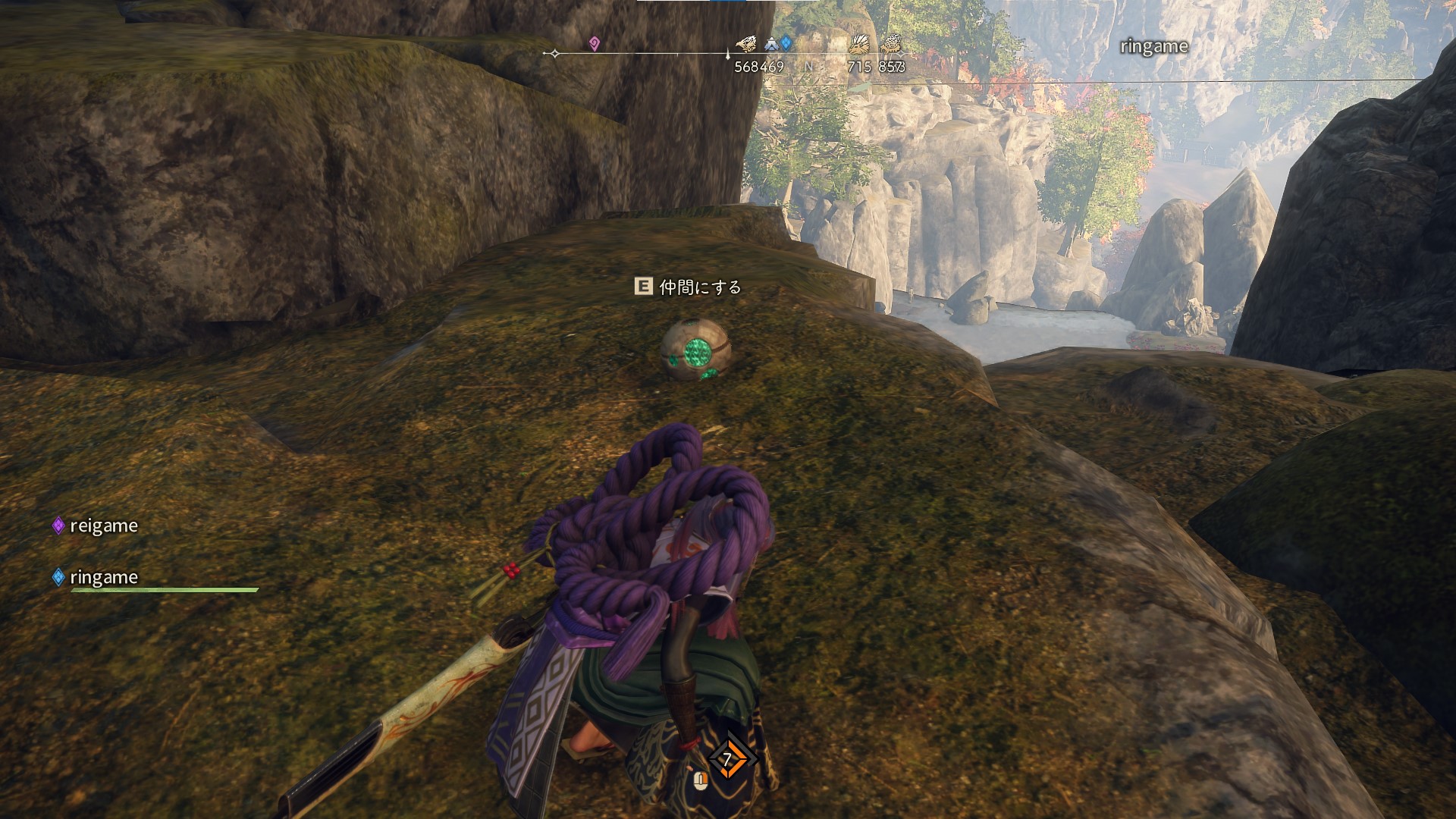Select the blue diamond player marker on compass
This screenshot has height=819, width=1456.
click(786, 44)
